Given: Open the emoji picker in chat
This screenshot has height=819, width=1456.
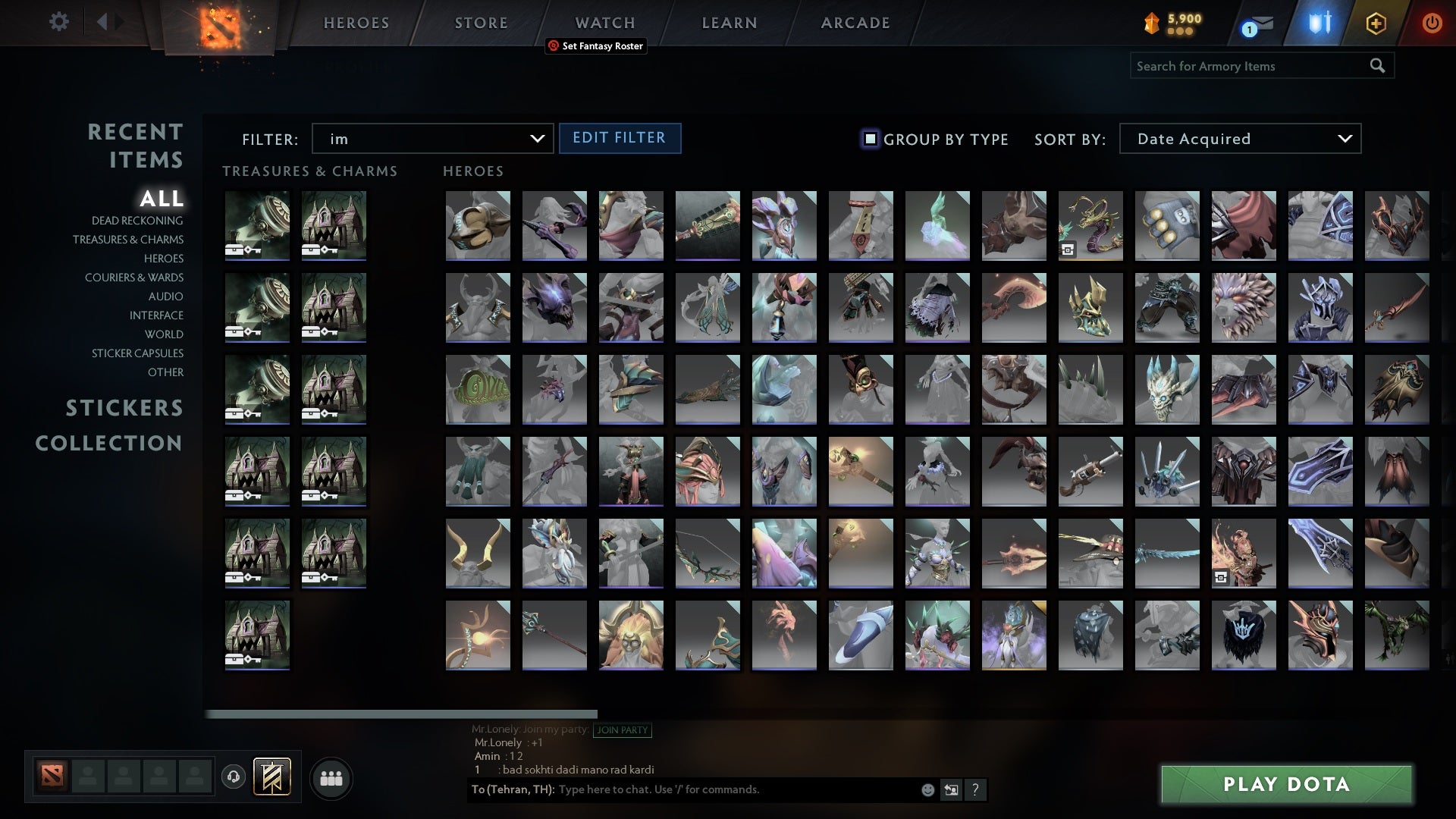Looking at the screenshot, I should point(927,789).
